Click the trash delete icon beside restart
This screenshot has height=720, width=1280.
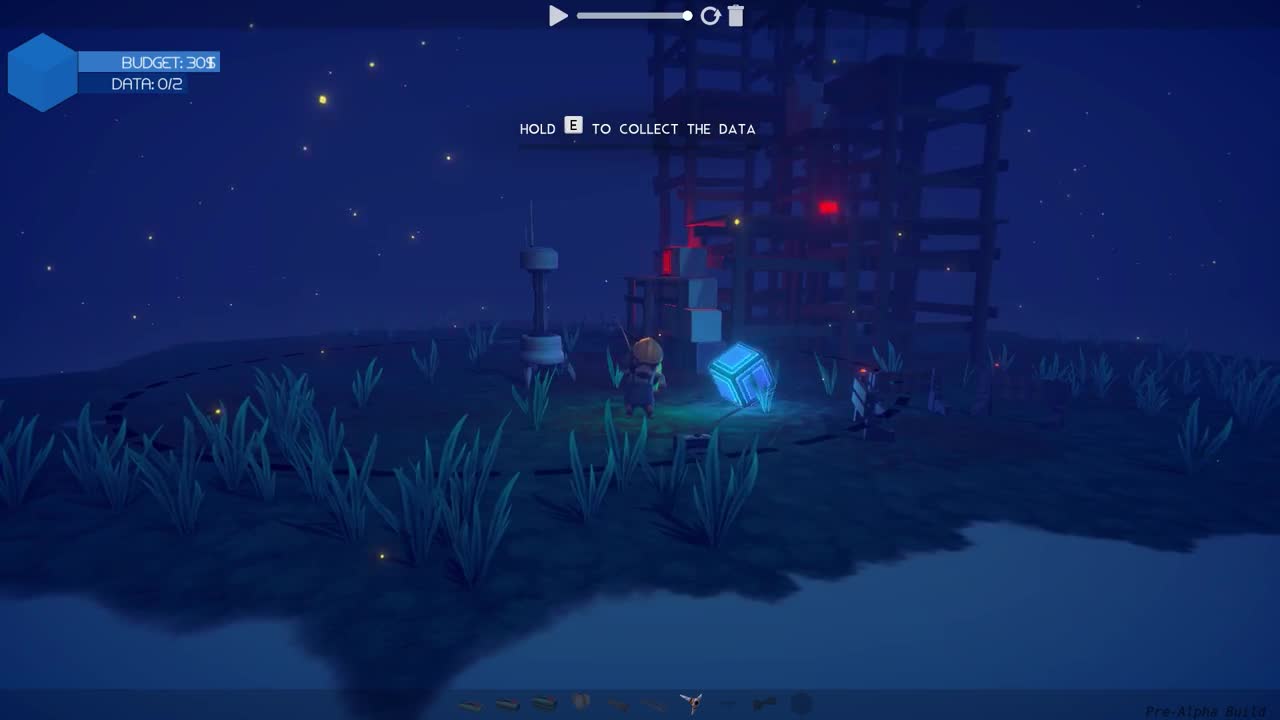coord(736,16)
